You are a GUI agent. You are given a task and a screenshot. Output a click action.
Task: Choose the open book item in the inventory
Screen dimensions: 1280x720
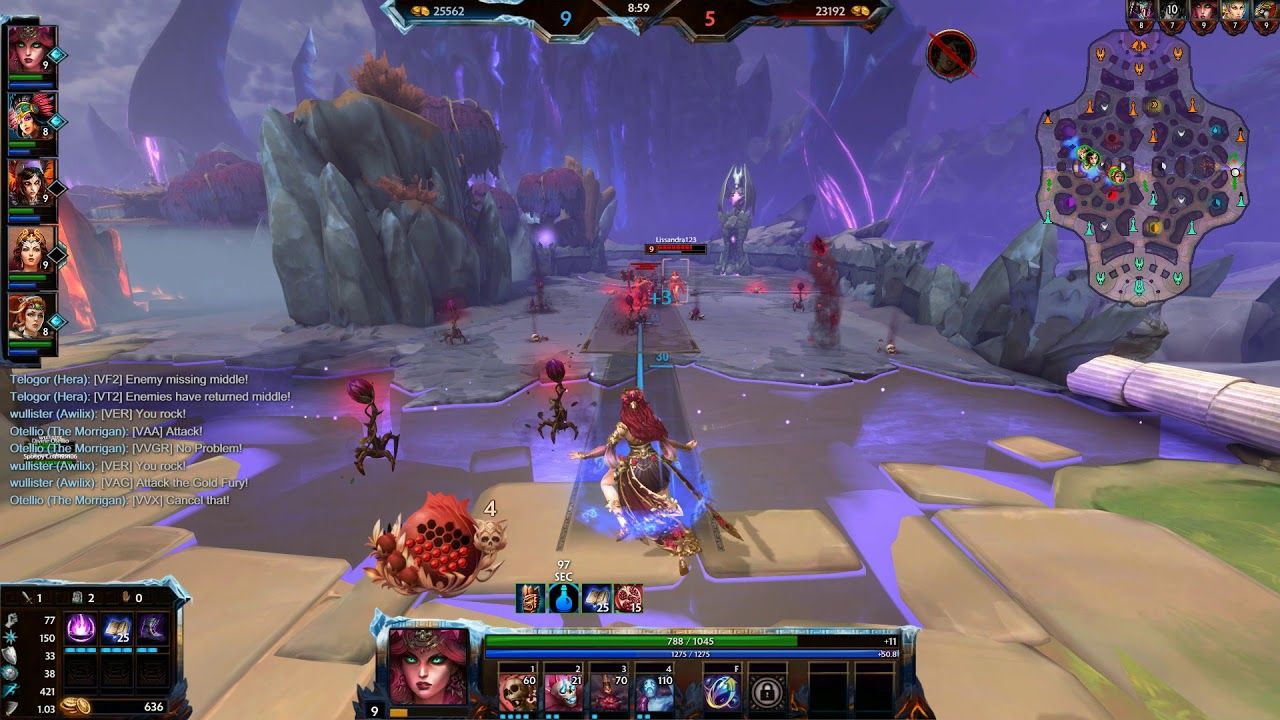coord(116,629)
